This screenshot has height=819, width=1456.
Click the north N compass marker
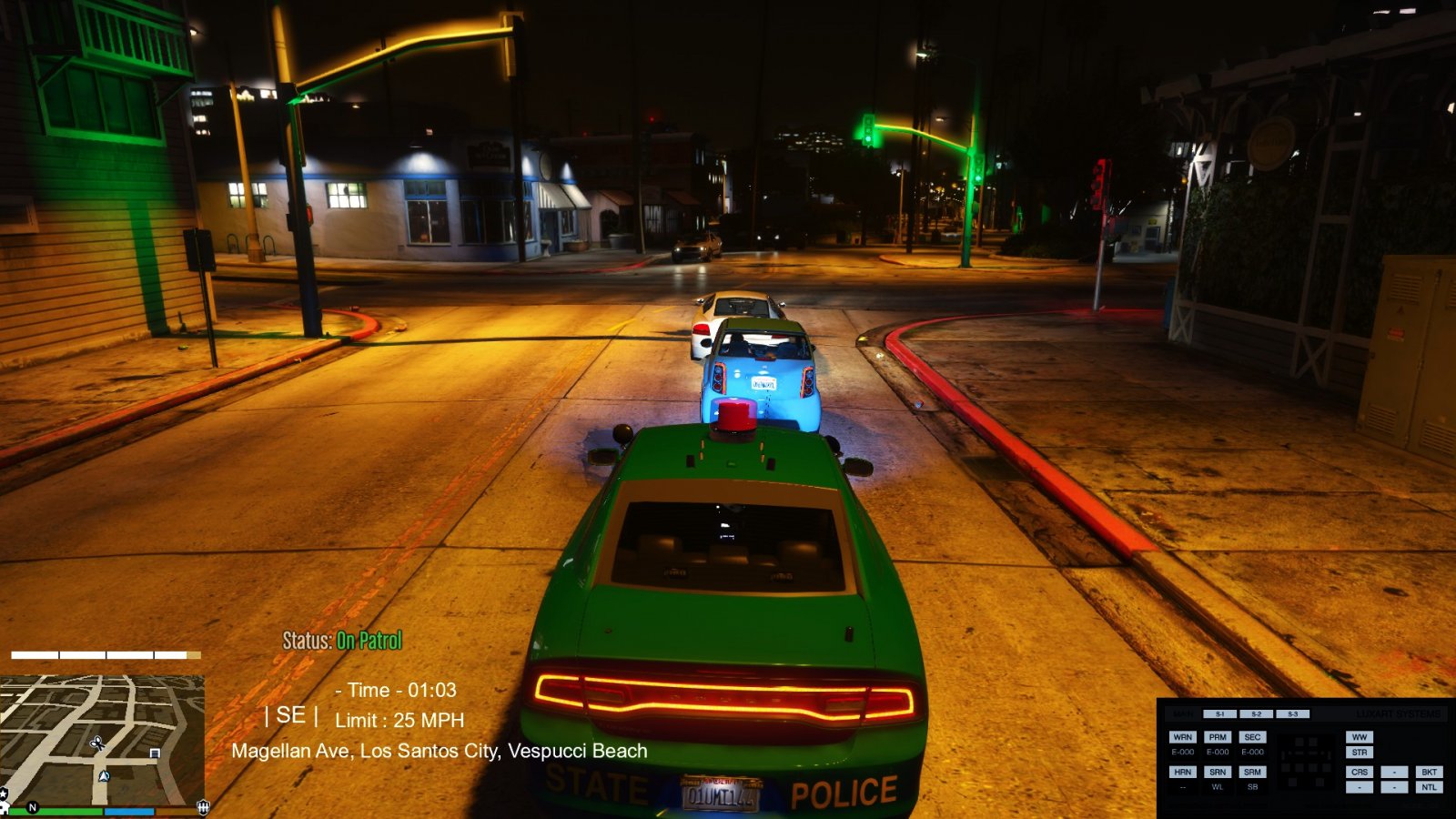pos(33,807)
